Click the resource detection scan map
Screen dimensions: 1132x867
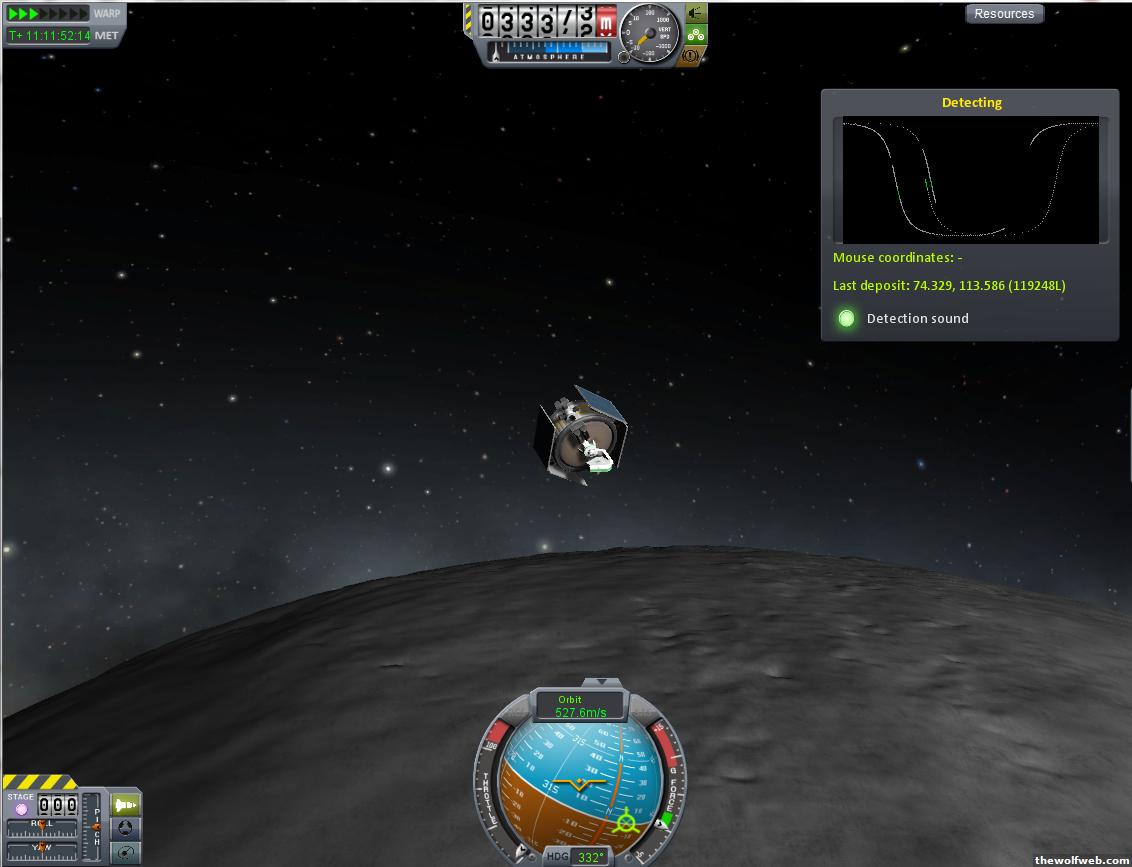970,179
